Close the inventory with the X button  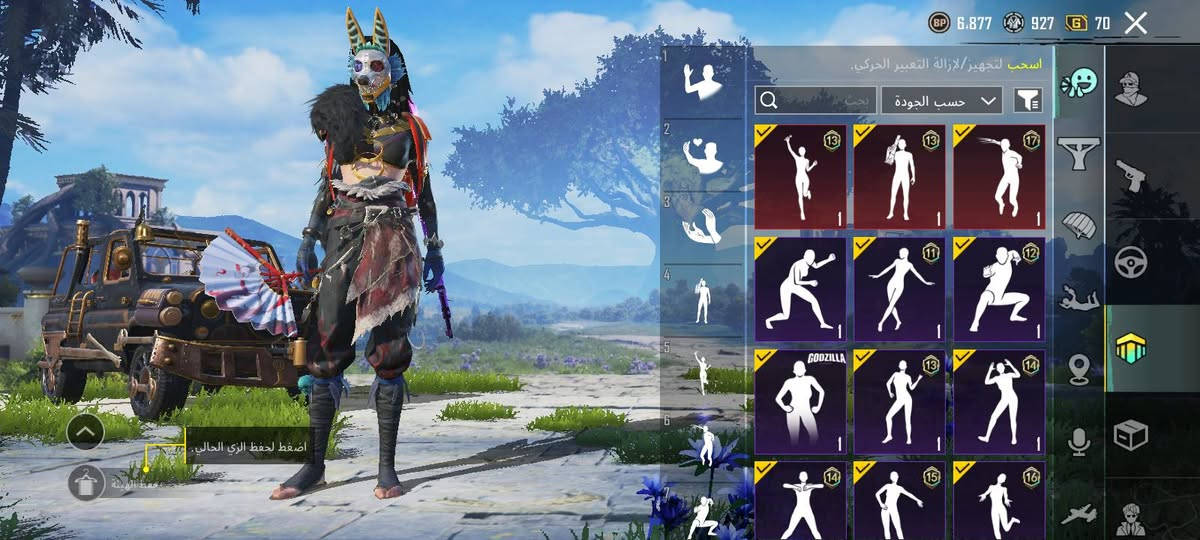pos(1135,23)
